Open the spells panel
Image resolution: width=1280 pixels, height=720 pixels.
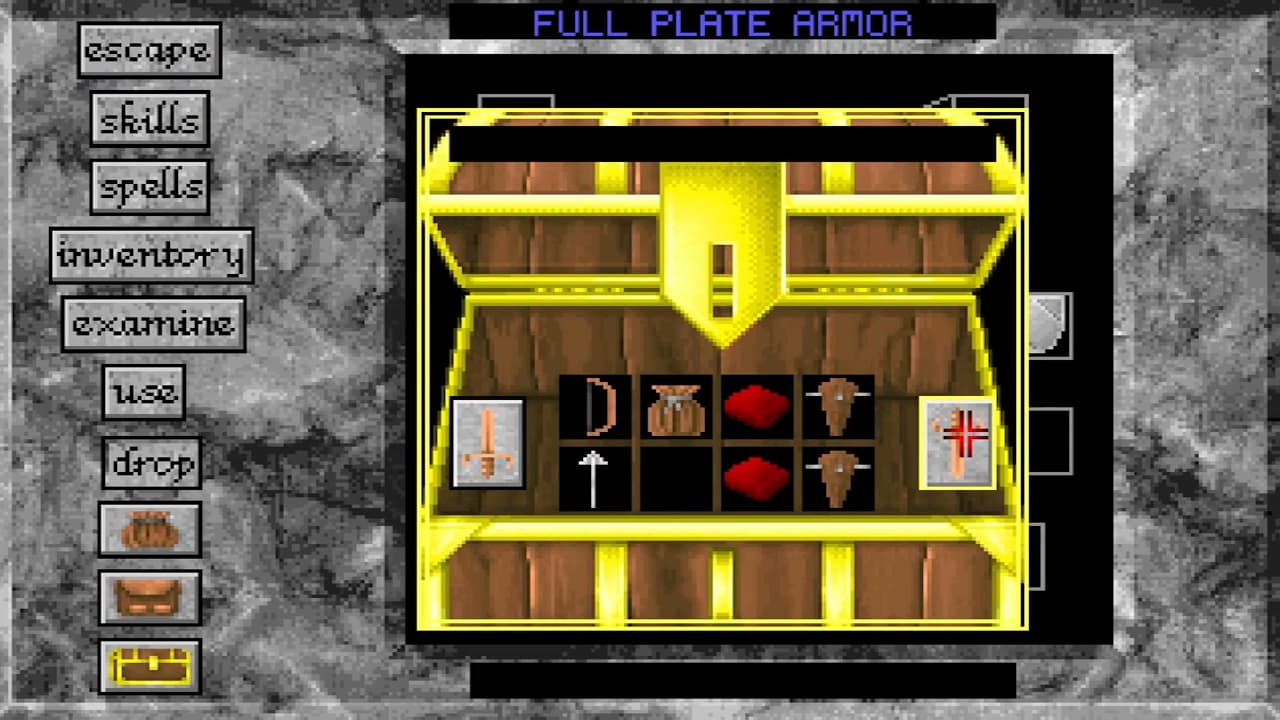pos(152,185)
